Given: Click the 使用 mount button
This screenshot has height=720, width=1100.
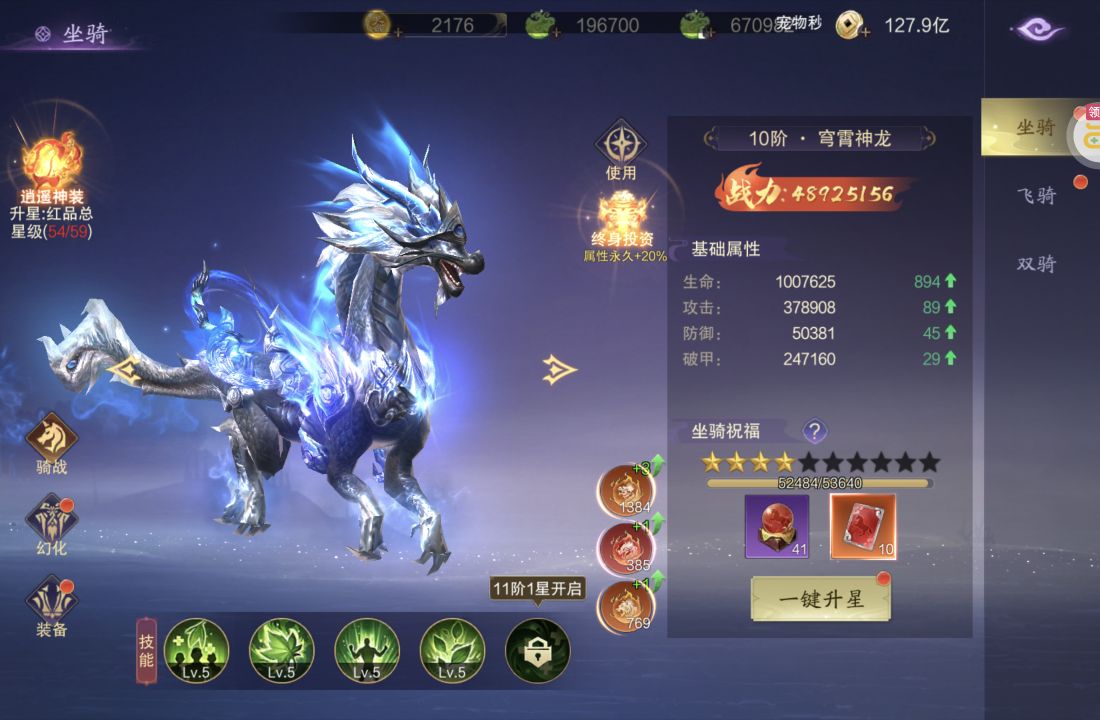Looking at the screenshot, I should pyautogui.click(x=621, y=148).
